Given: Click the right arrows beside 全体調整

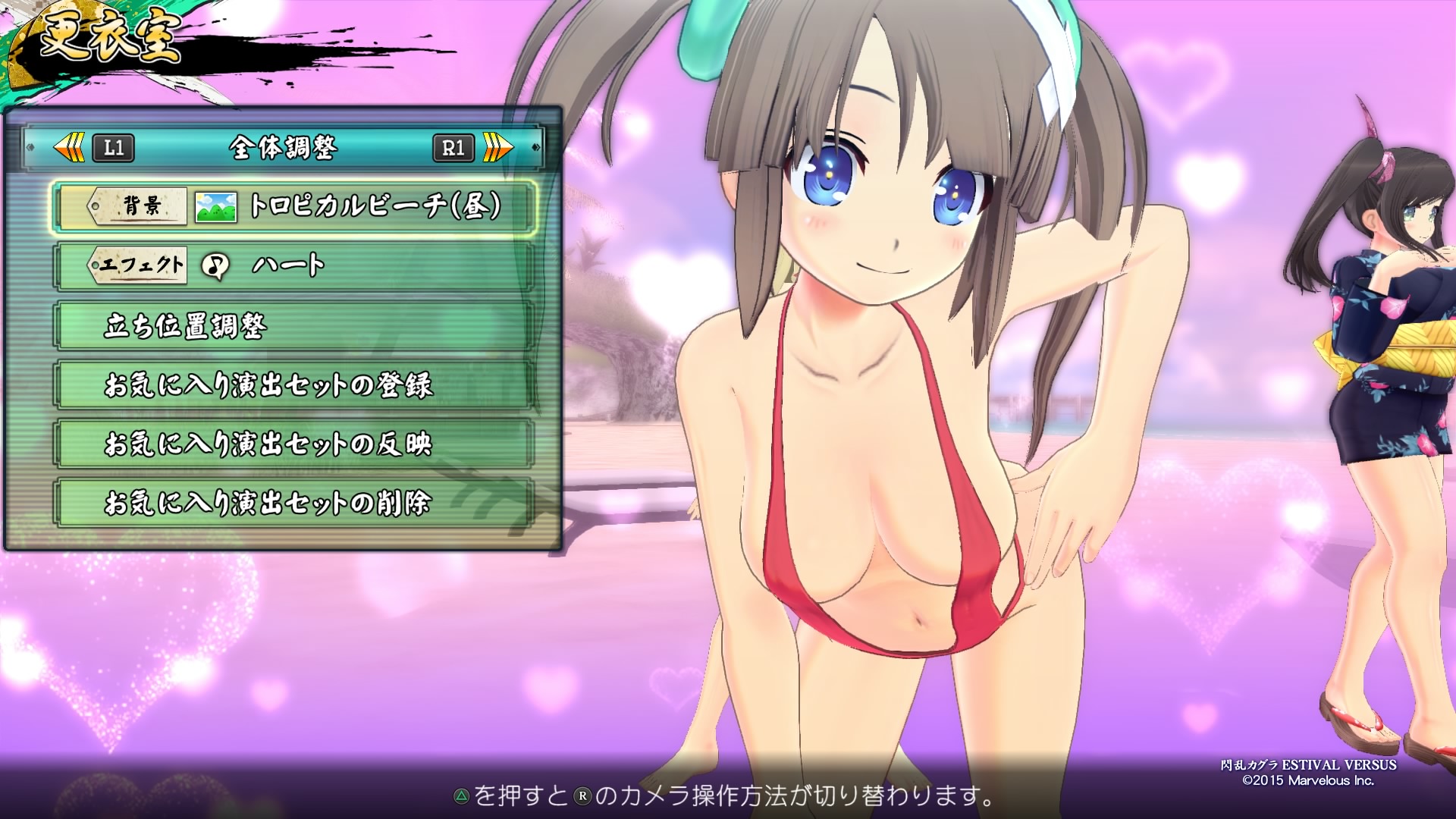Looking at the screenshot, I should tap(497, 147).
